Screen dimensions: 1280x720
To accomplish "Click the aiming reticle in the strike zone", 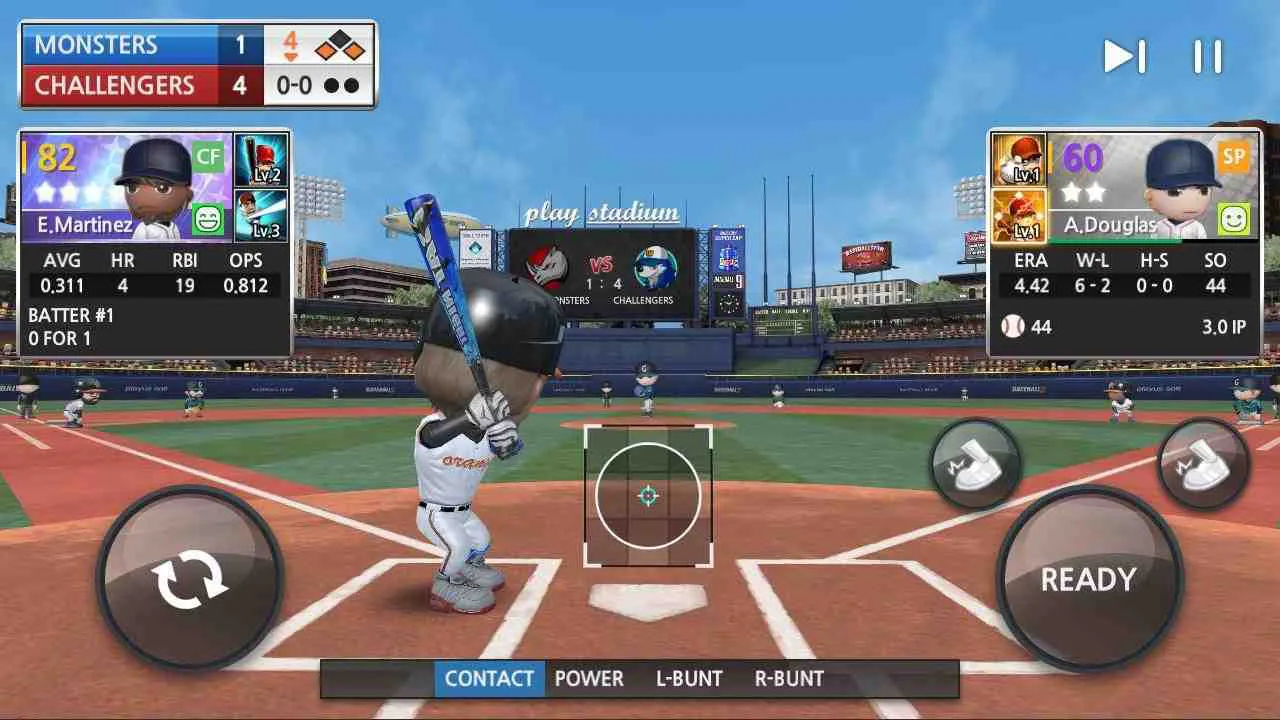I will pyautogui.click(x=648, y=494).
